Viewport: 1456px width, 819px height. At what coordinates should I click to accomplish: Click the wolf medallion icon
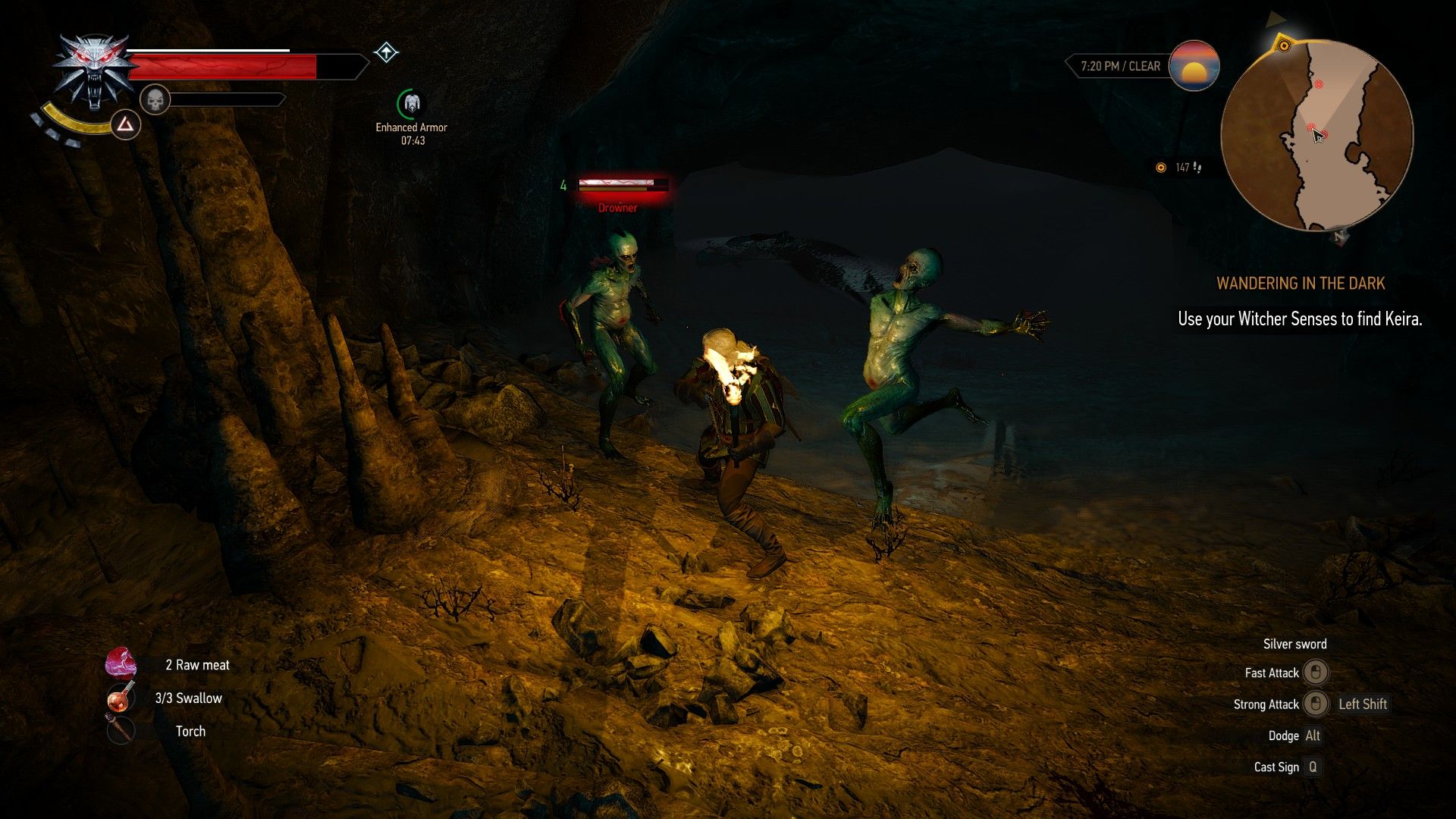click(94, 72)
